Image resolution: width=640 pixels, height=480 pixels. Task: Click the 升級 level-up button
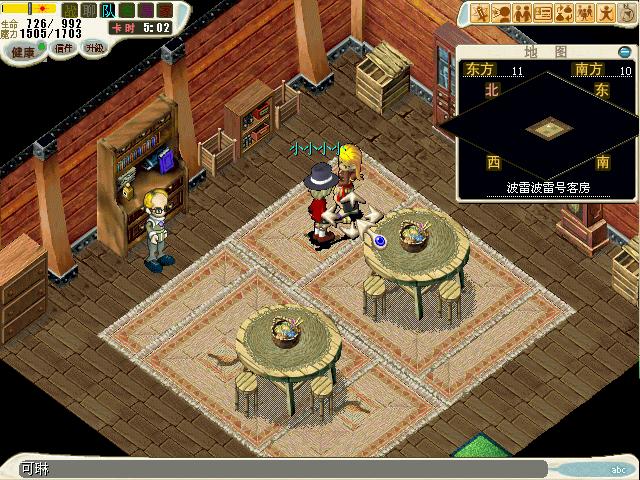click(94, 48)
